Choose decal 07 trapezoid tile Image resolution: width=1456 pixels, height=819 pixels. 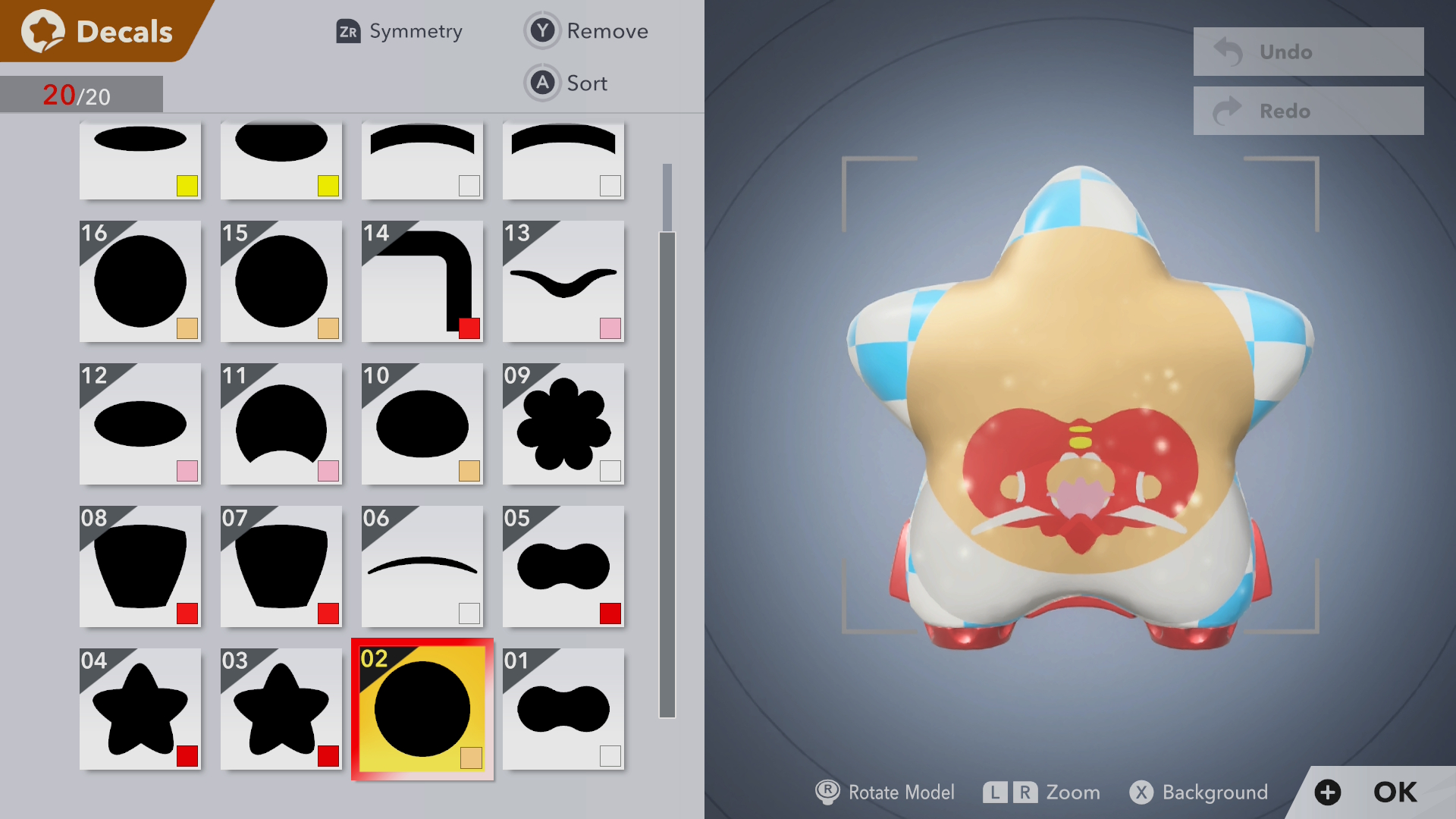point(281,566)
